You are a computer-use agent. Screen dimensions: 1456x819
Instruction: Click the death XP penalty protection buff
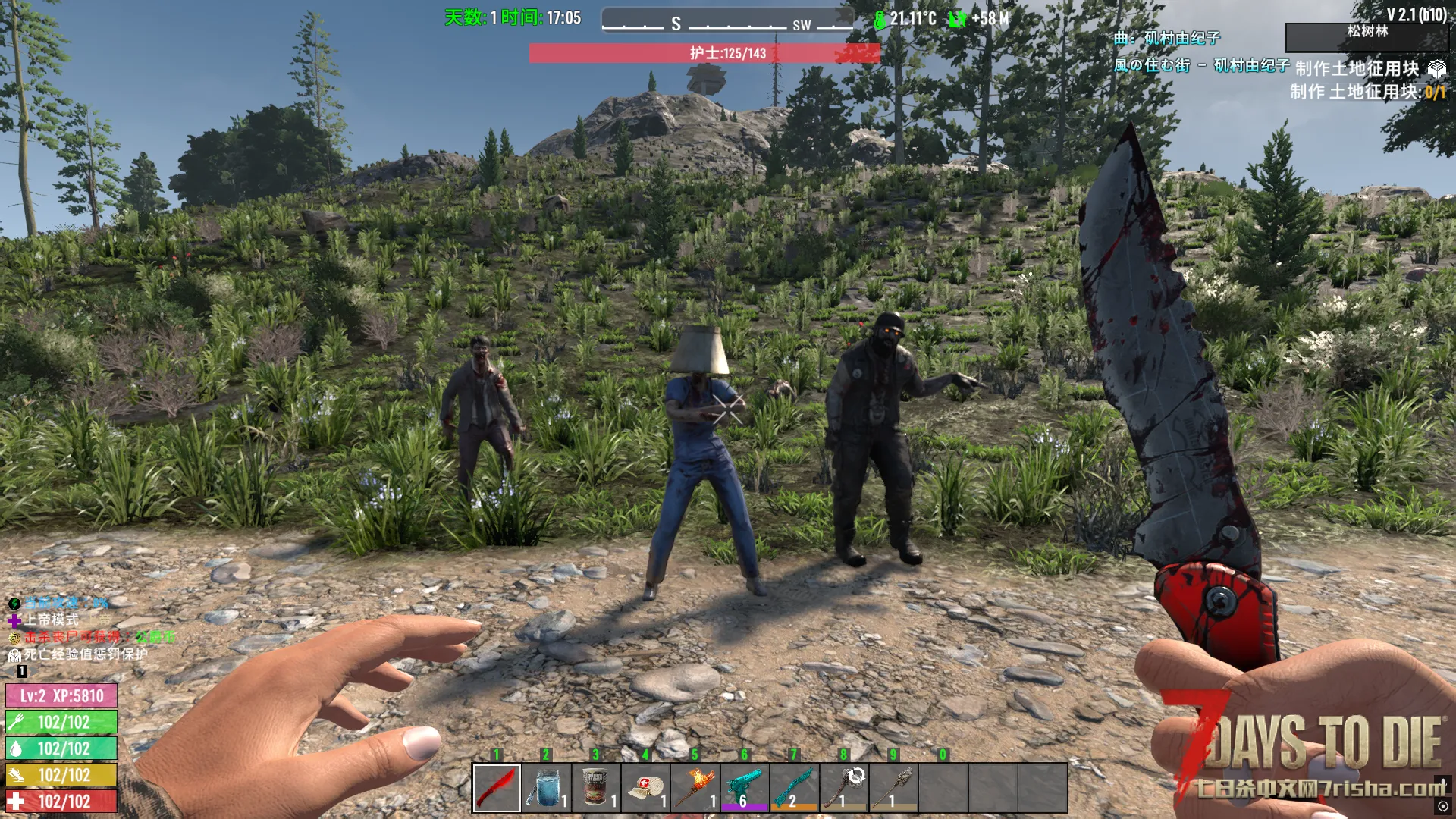coord(85,654)
